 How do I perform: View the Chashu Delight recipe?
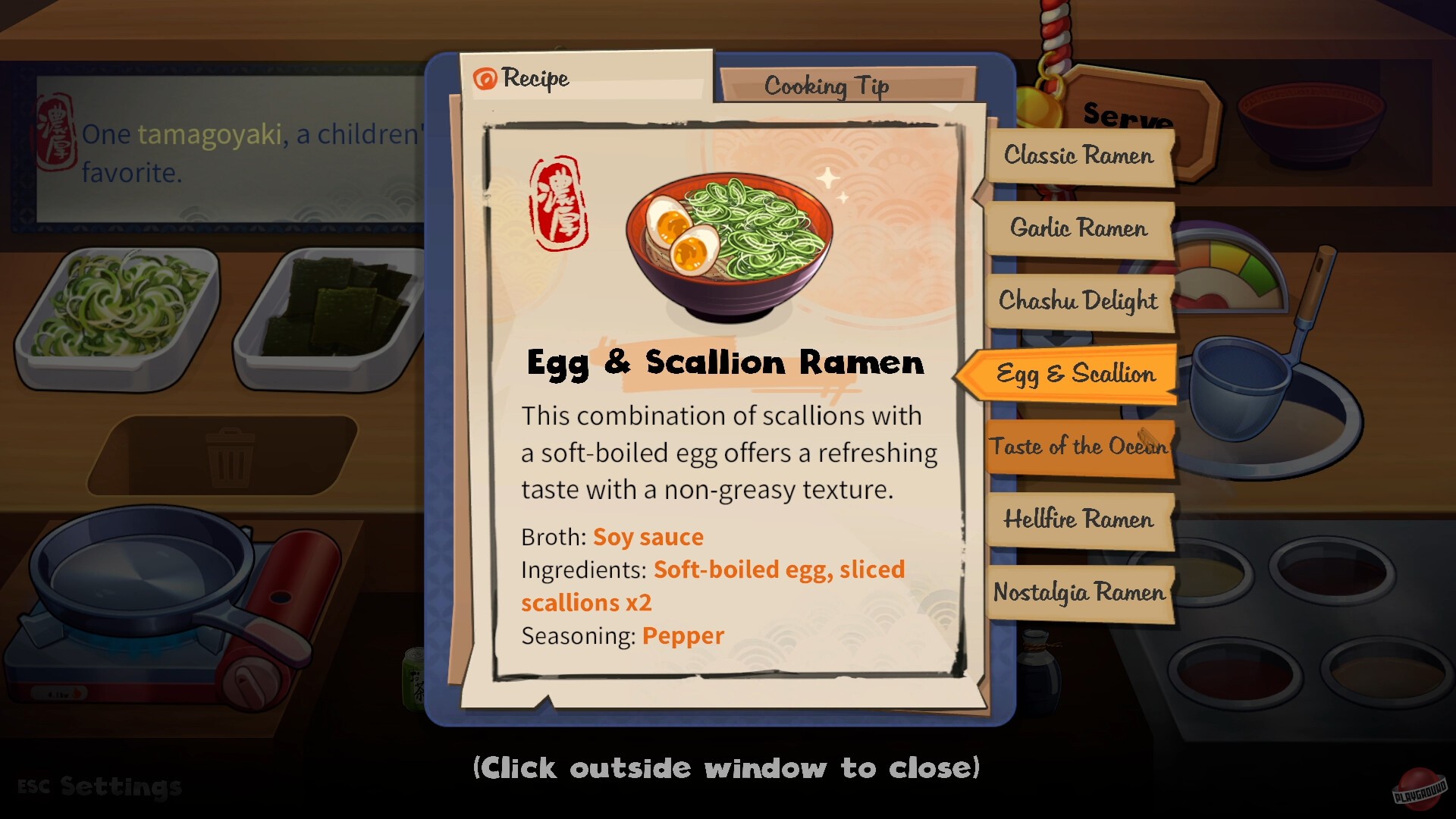(1078, 301)
